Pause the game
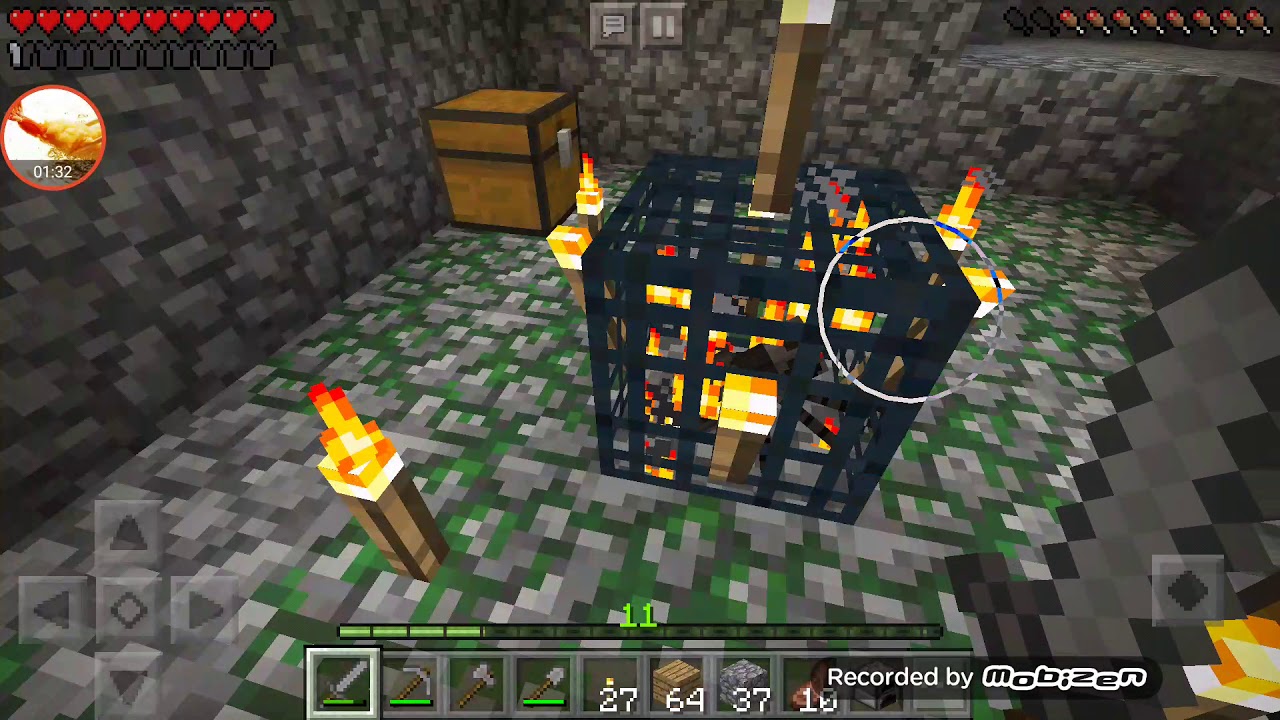 click(x=664, y=27)
